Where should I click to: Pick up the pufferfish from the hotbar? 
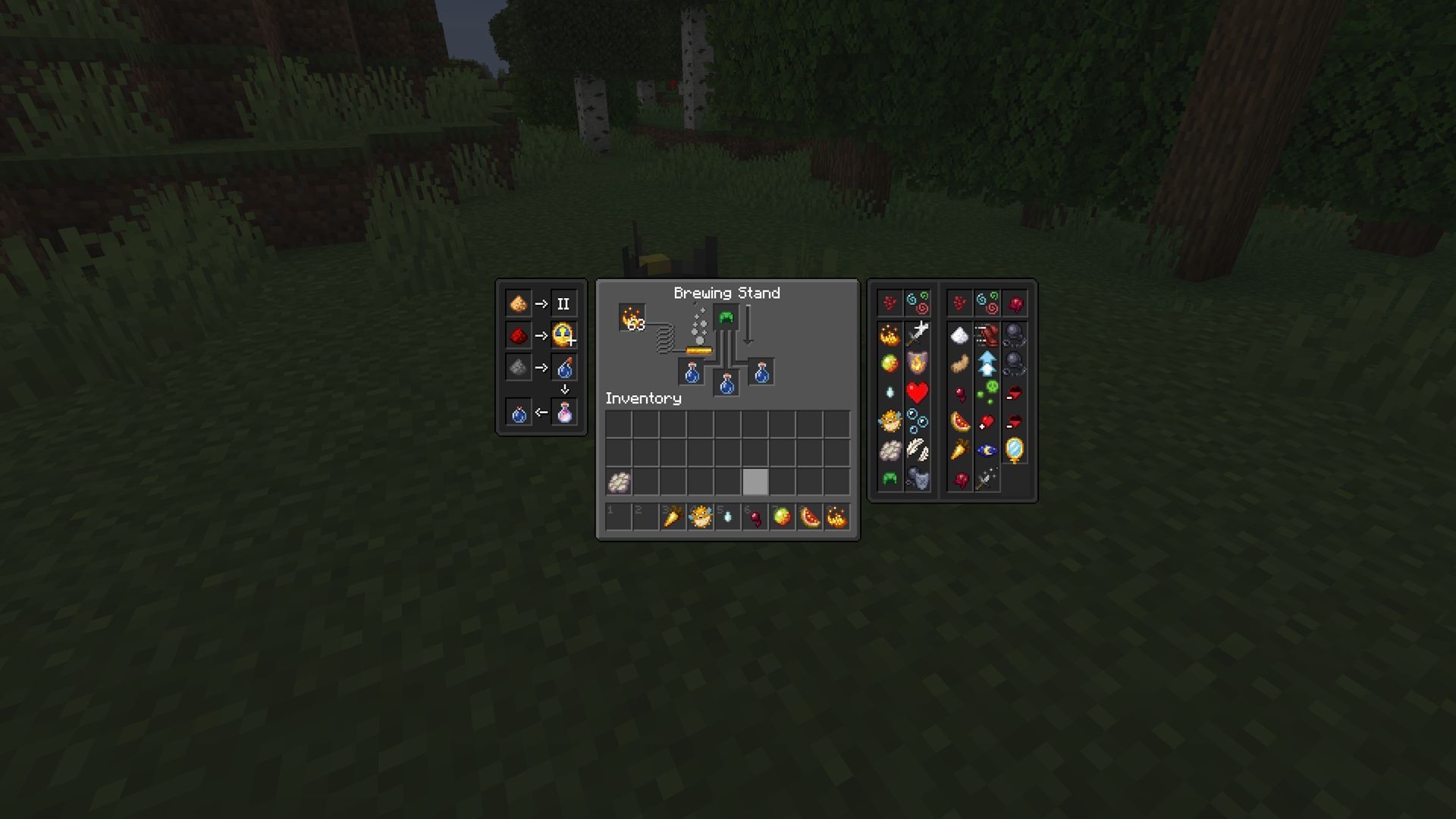click(700, 517)
